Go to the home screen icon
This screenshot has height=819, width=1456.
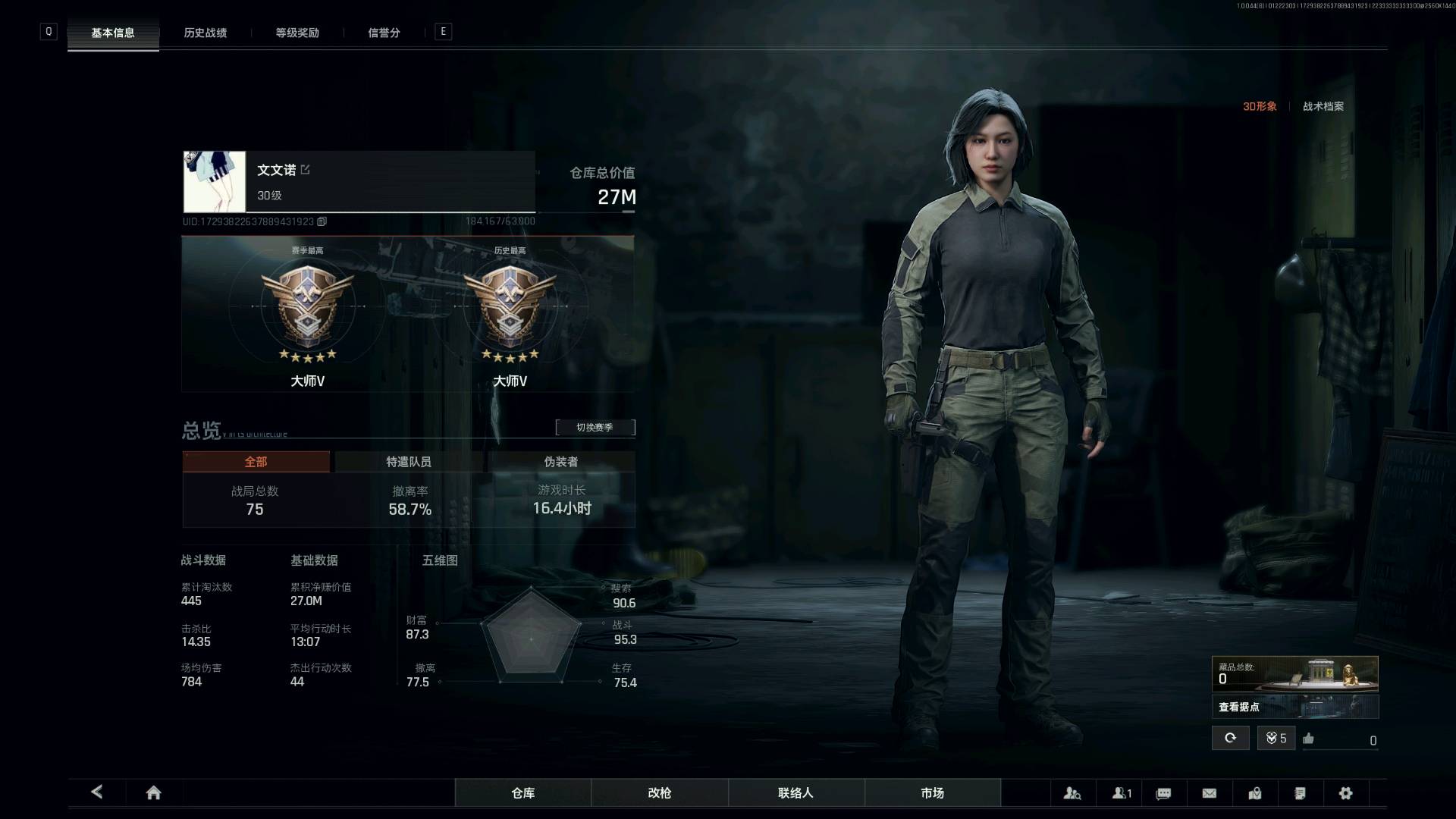(x=153, y=792)
